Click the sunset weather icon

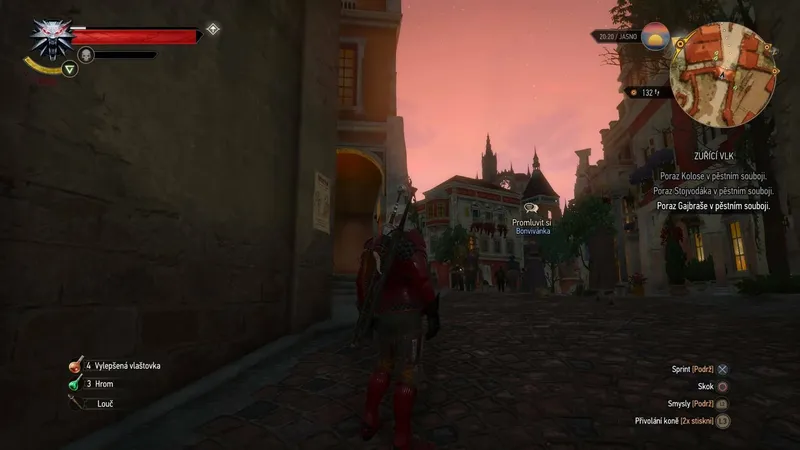[x=657, y=36]
